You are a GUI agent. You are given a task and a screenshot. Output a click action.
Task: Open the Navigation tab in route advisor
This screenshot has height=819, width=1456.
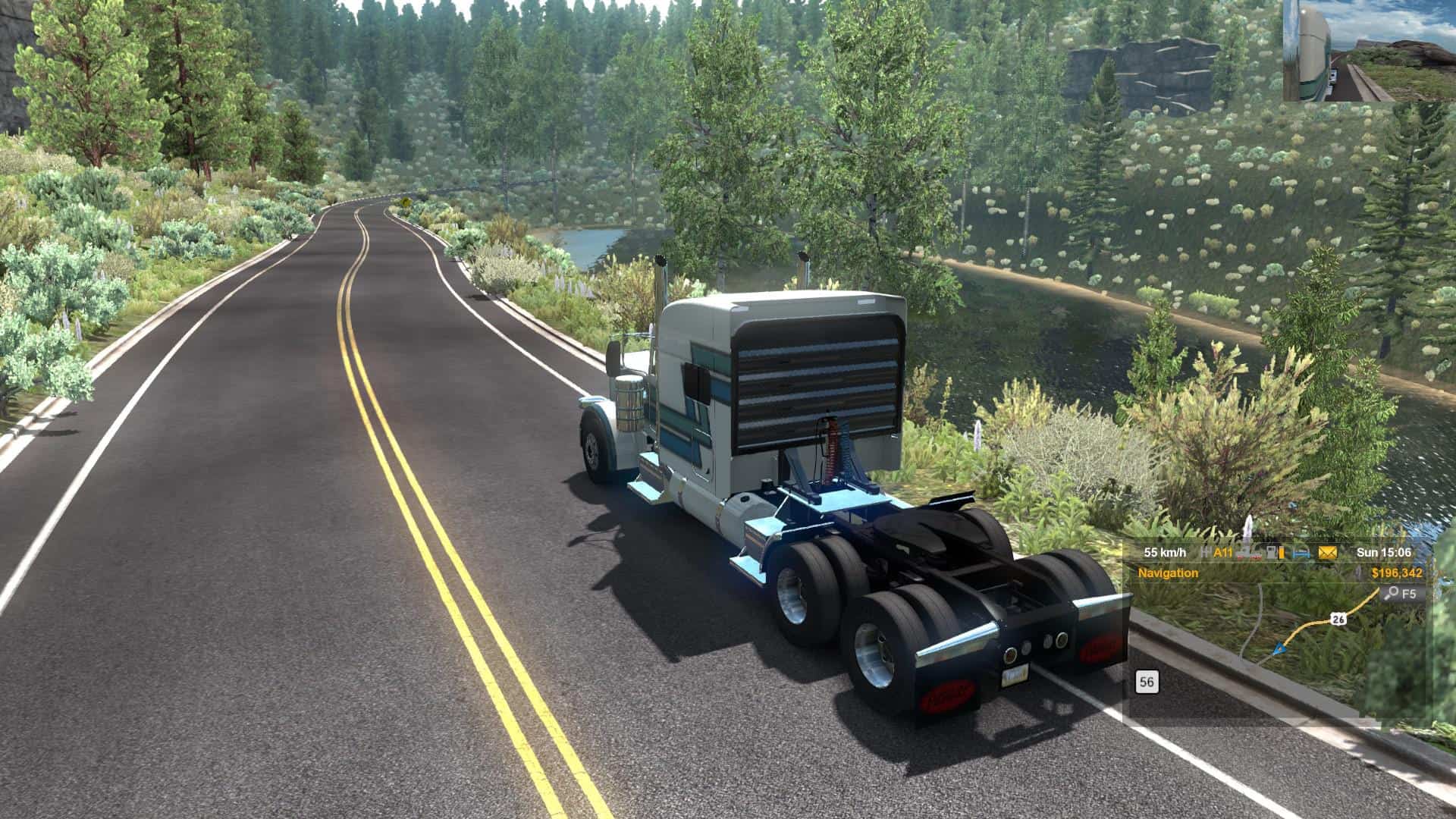[1168, 573]
